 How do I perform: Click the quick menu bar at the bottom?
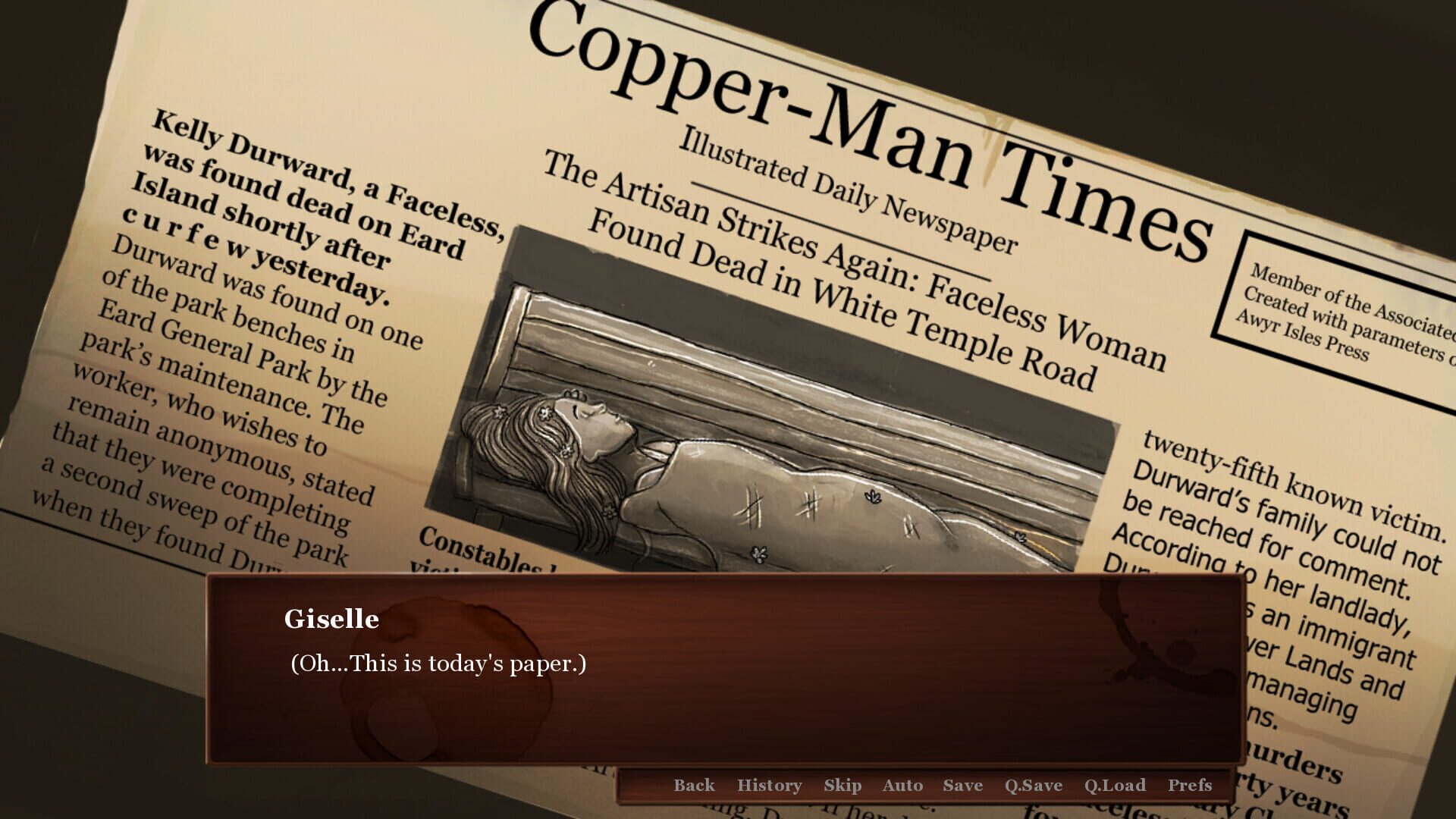coord(940,786)
